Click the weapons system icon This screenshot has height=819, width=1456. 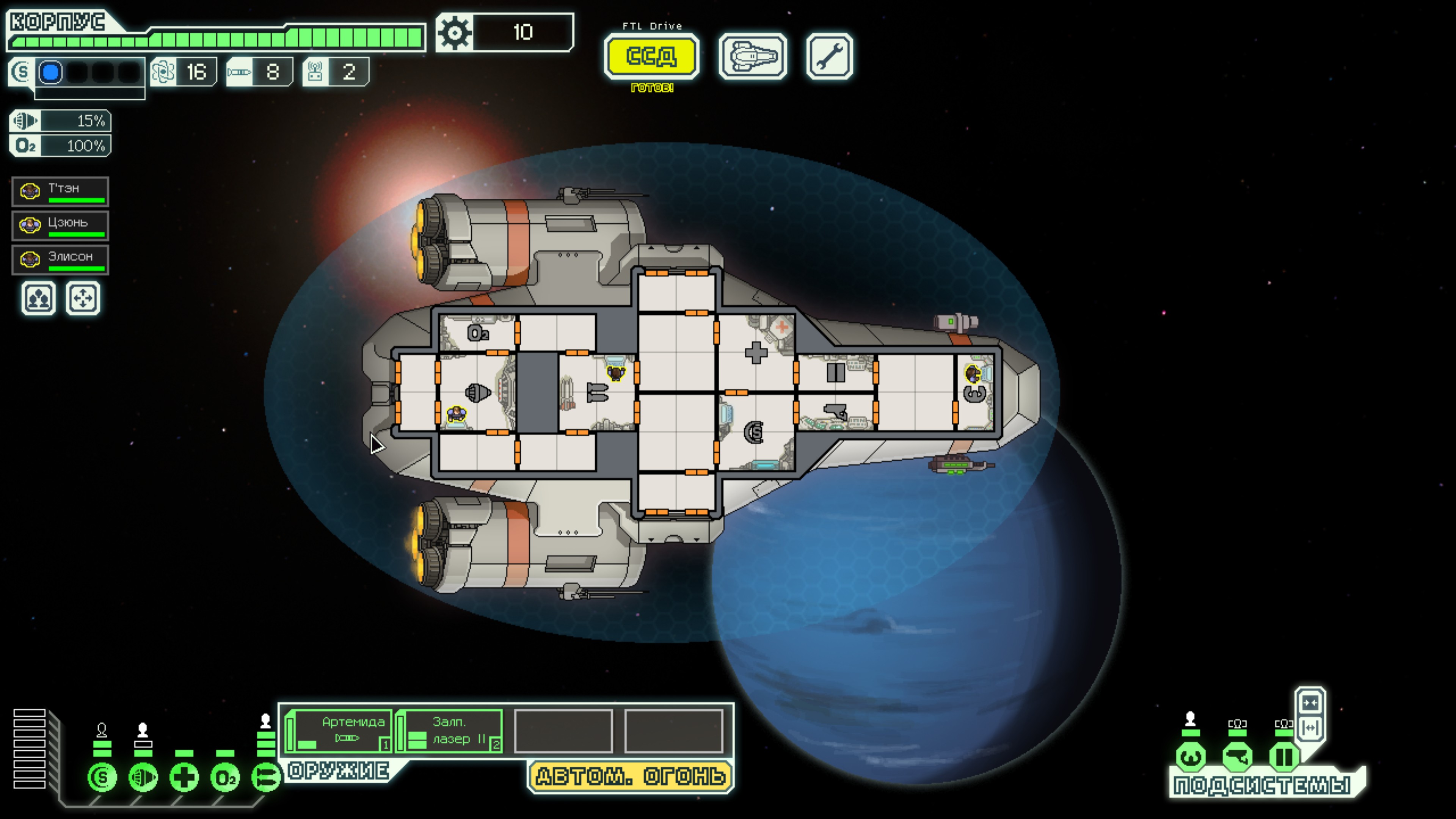pos(265,778)
